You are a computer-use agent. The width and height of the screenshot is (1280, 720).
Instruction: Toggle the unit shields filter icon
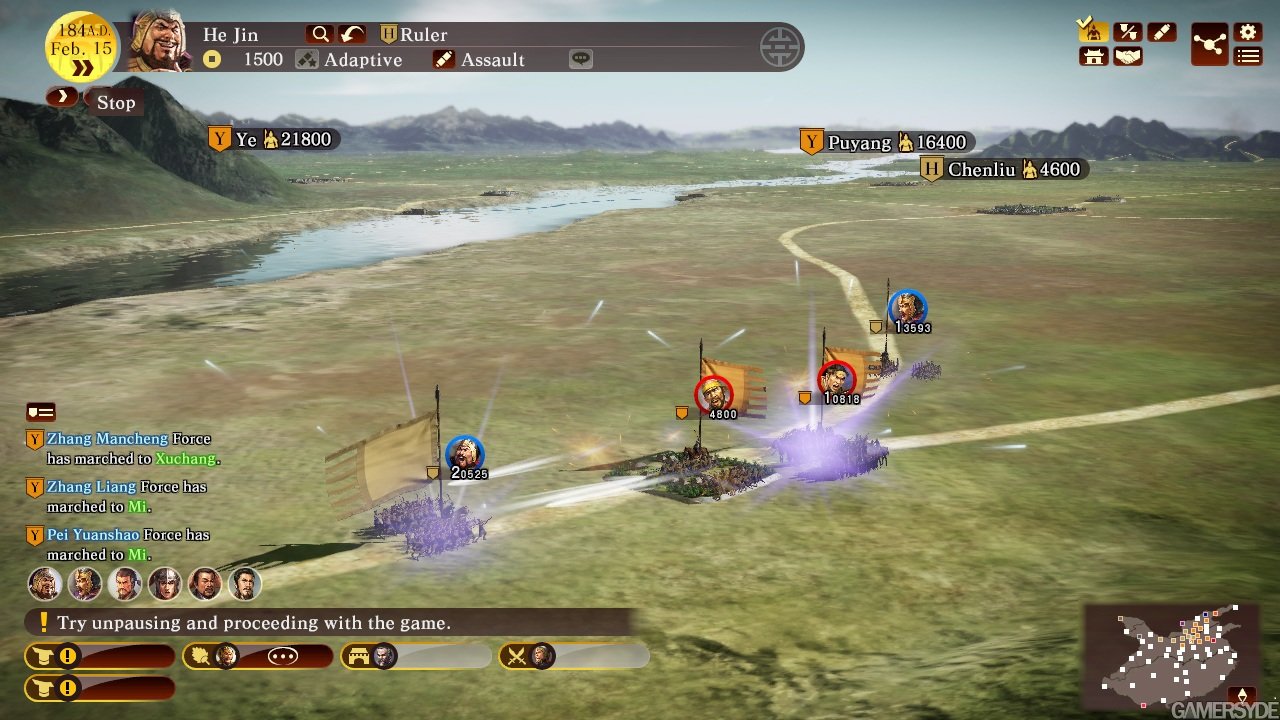pos(1126,31)
